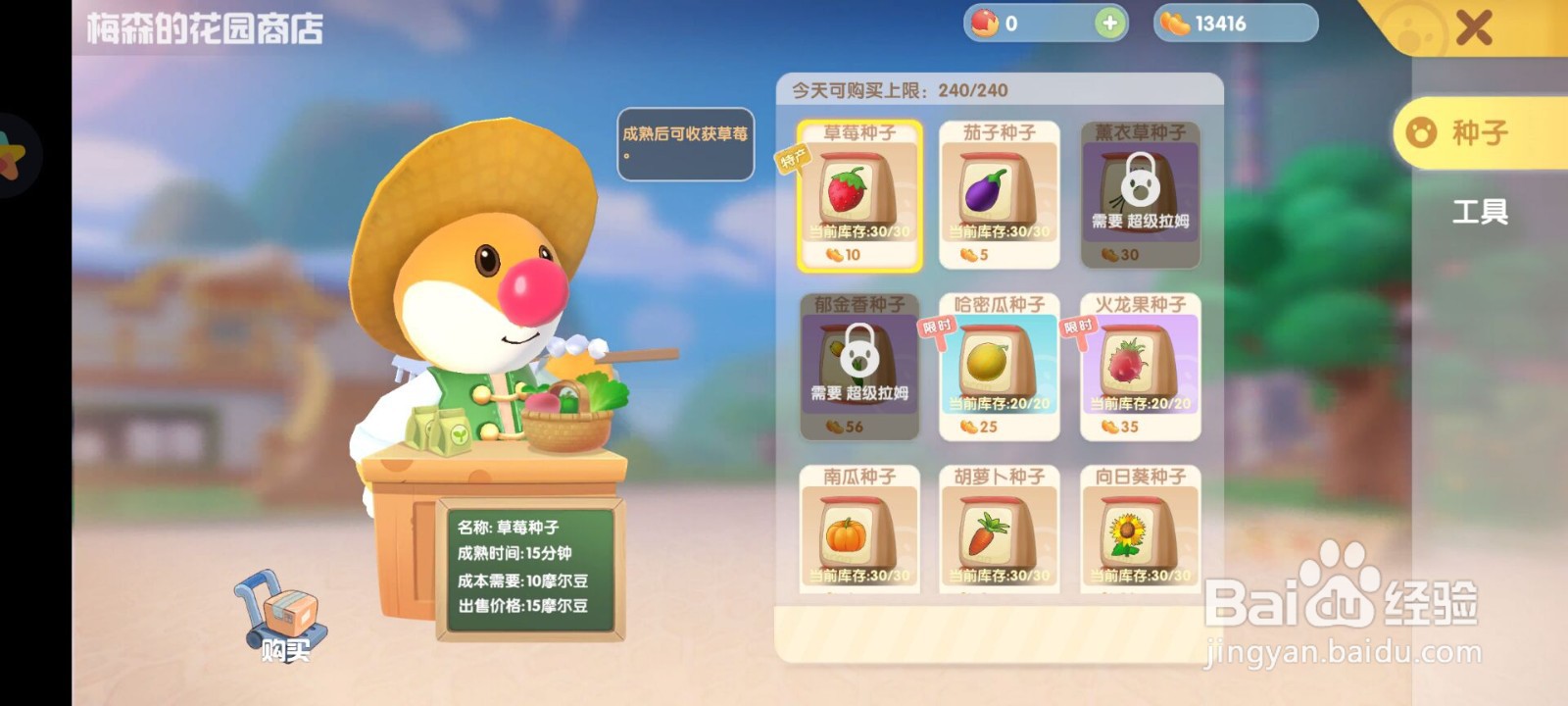Screen dimensions: 1568x706
Task: Click the peach currency icon
Action: tap(983, 22)
